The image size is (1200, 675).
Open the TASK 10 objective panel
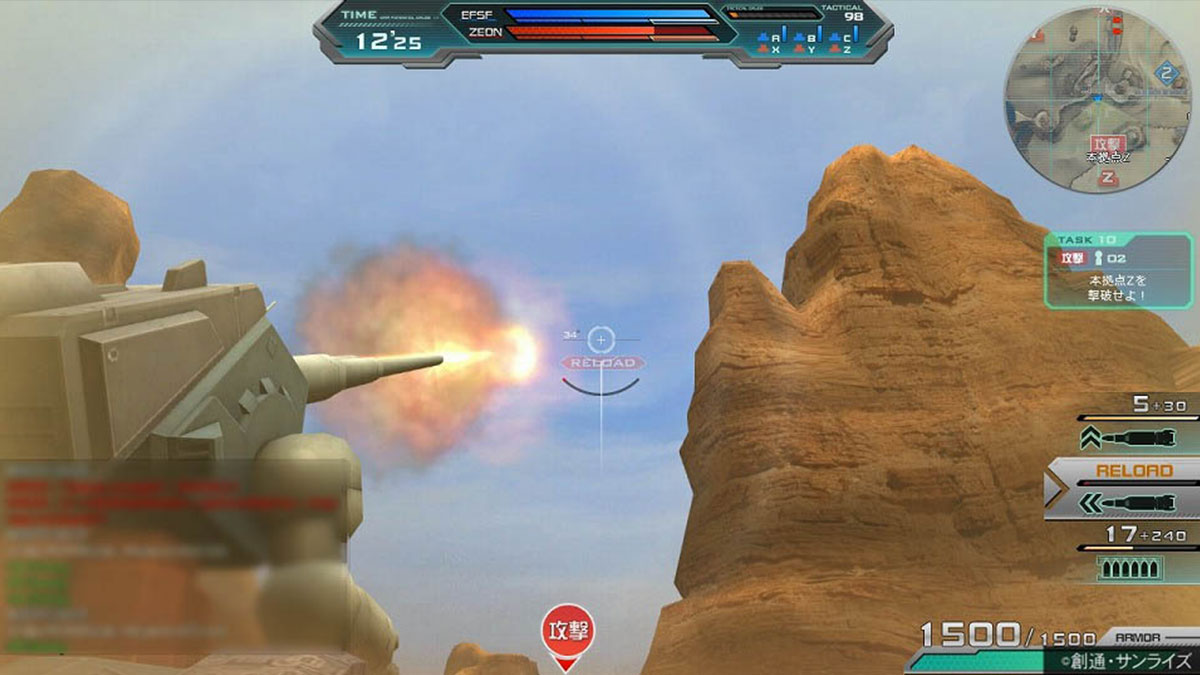coord(1119,270)
